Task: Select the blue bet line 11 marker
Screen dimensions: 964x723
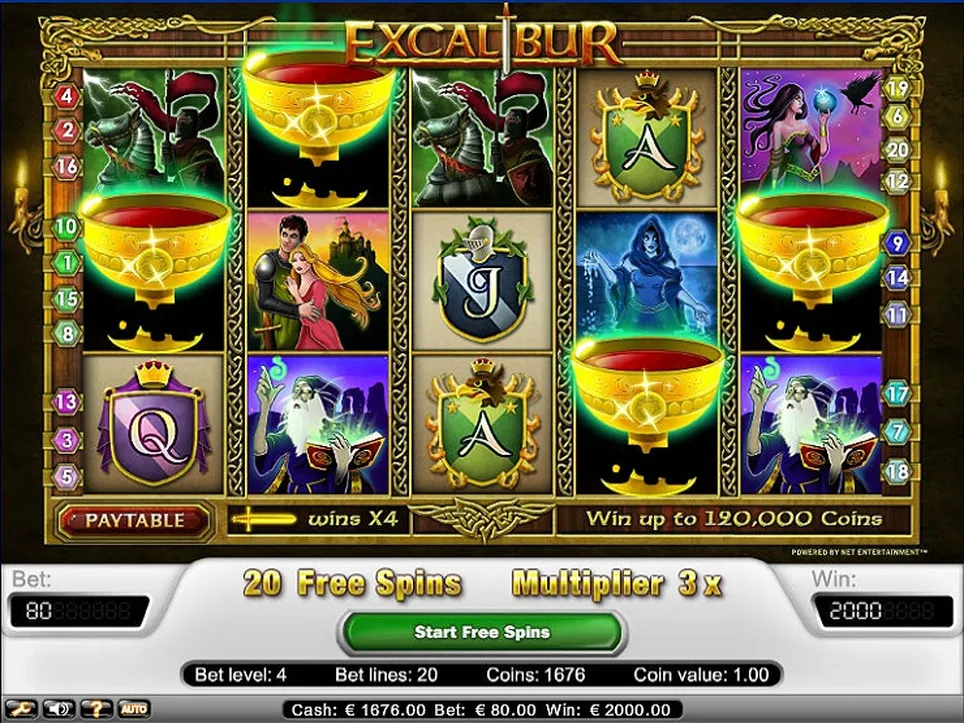Action: click(898, 314)
